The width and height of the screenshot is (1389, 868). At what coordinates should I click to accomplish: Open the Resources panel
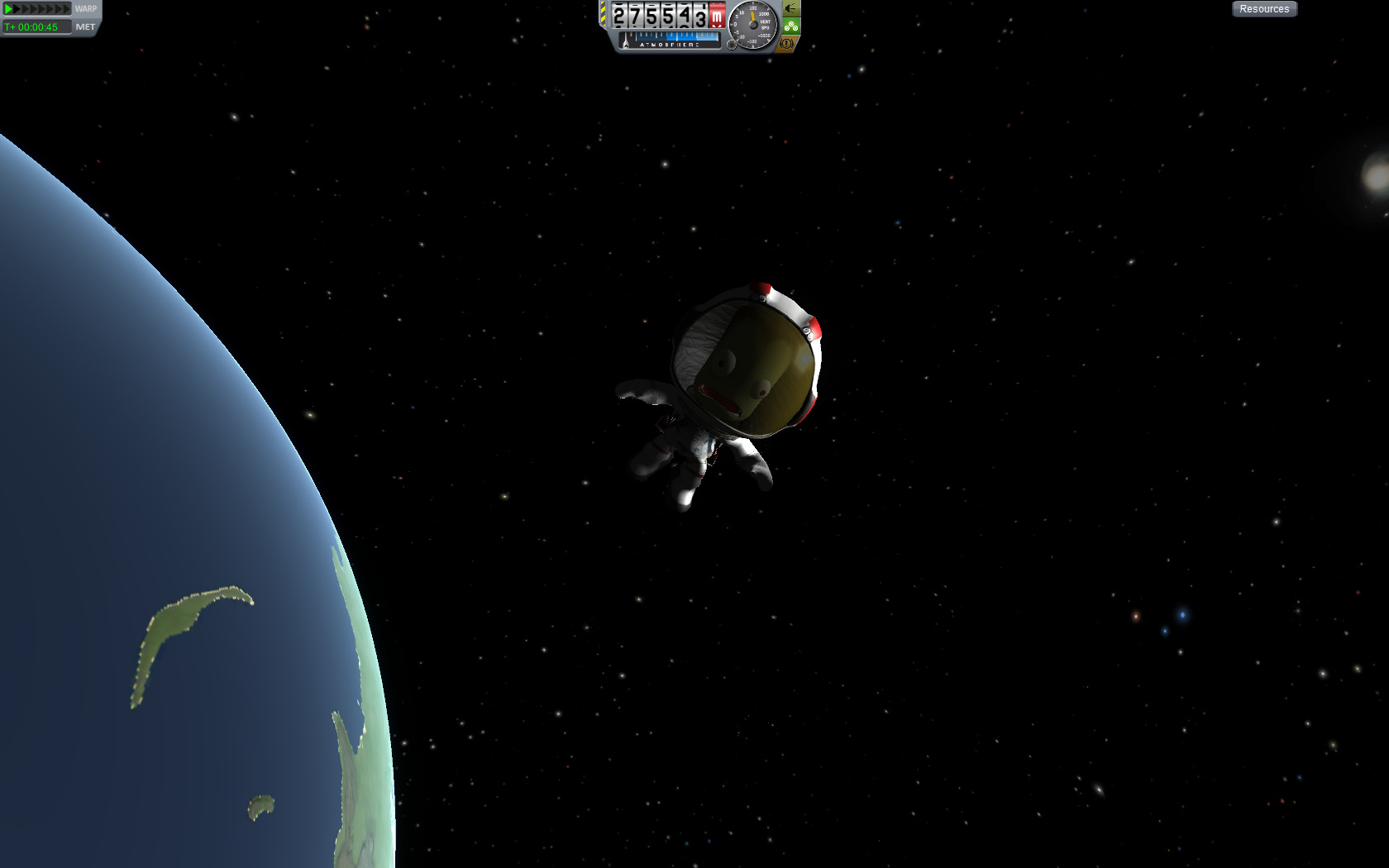(1264, 9)
